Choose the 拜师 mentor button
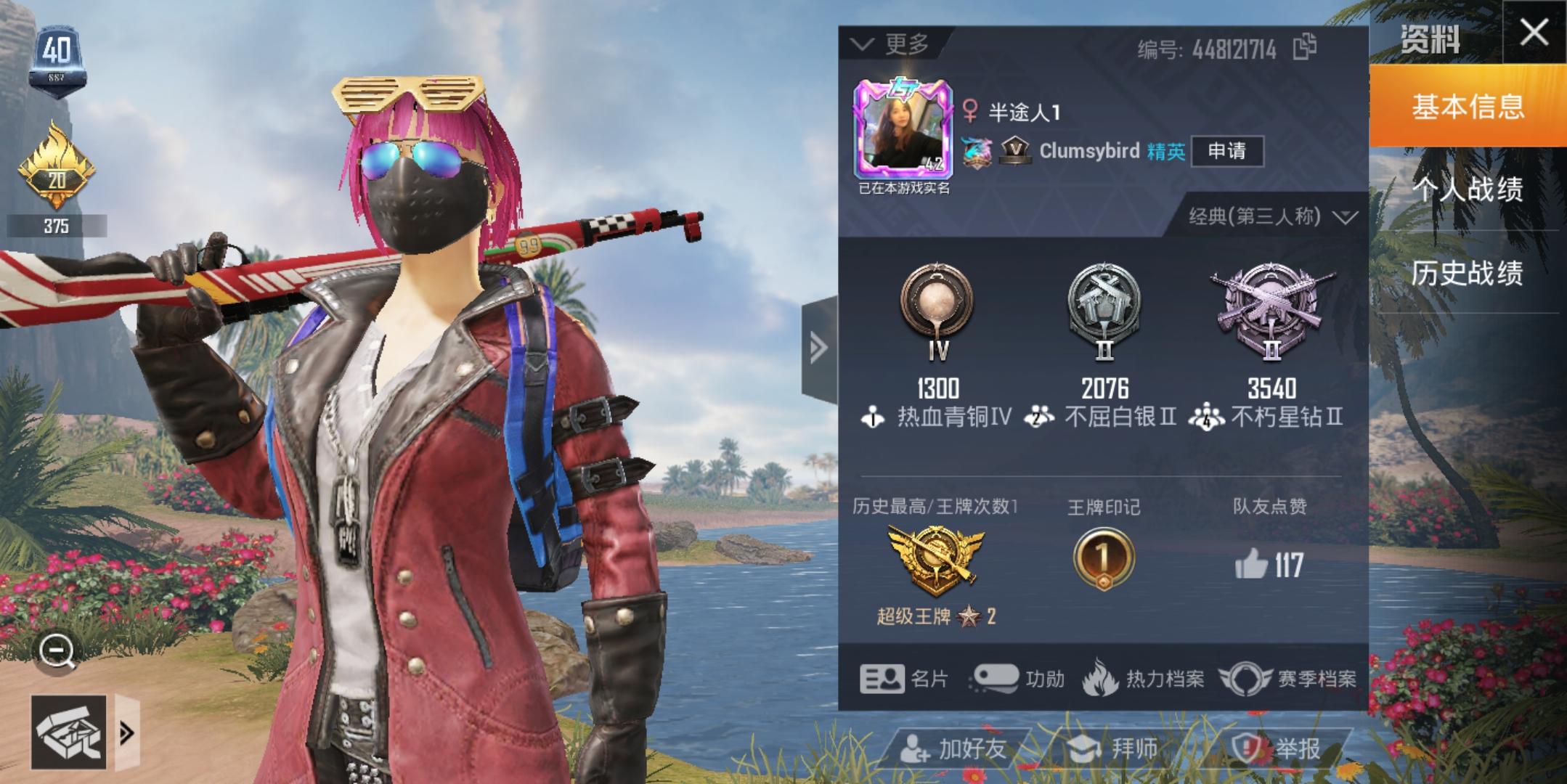1567x784 pixels. click(x=1112, y=748)
